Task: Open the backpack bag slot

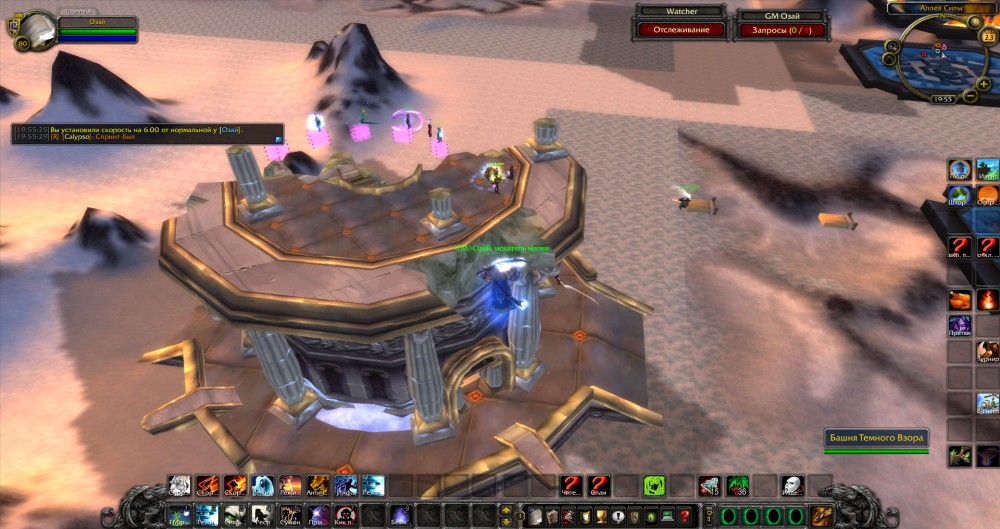Action: pos(823,515)
